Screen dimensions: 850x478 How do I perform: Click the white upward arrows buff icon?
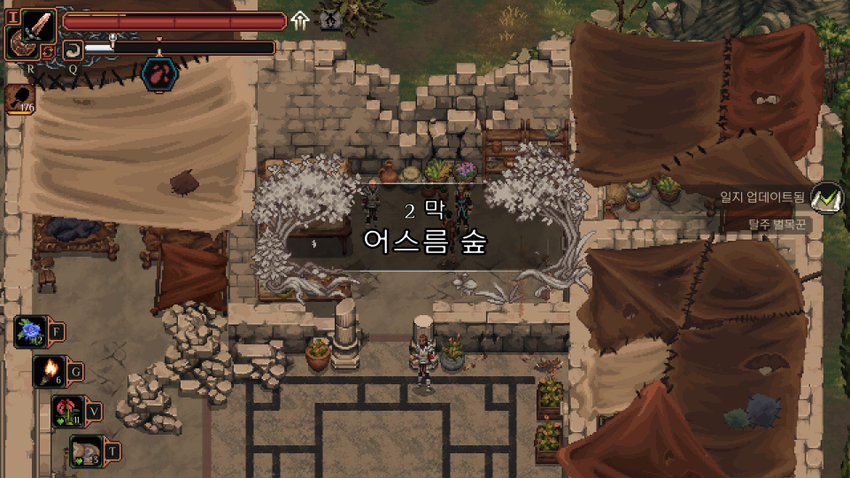point(301,21)
